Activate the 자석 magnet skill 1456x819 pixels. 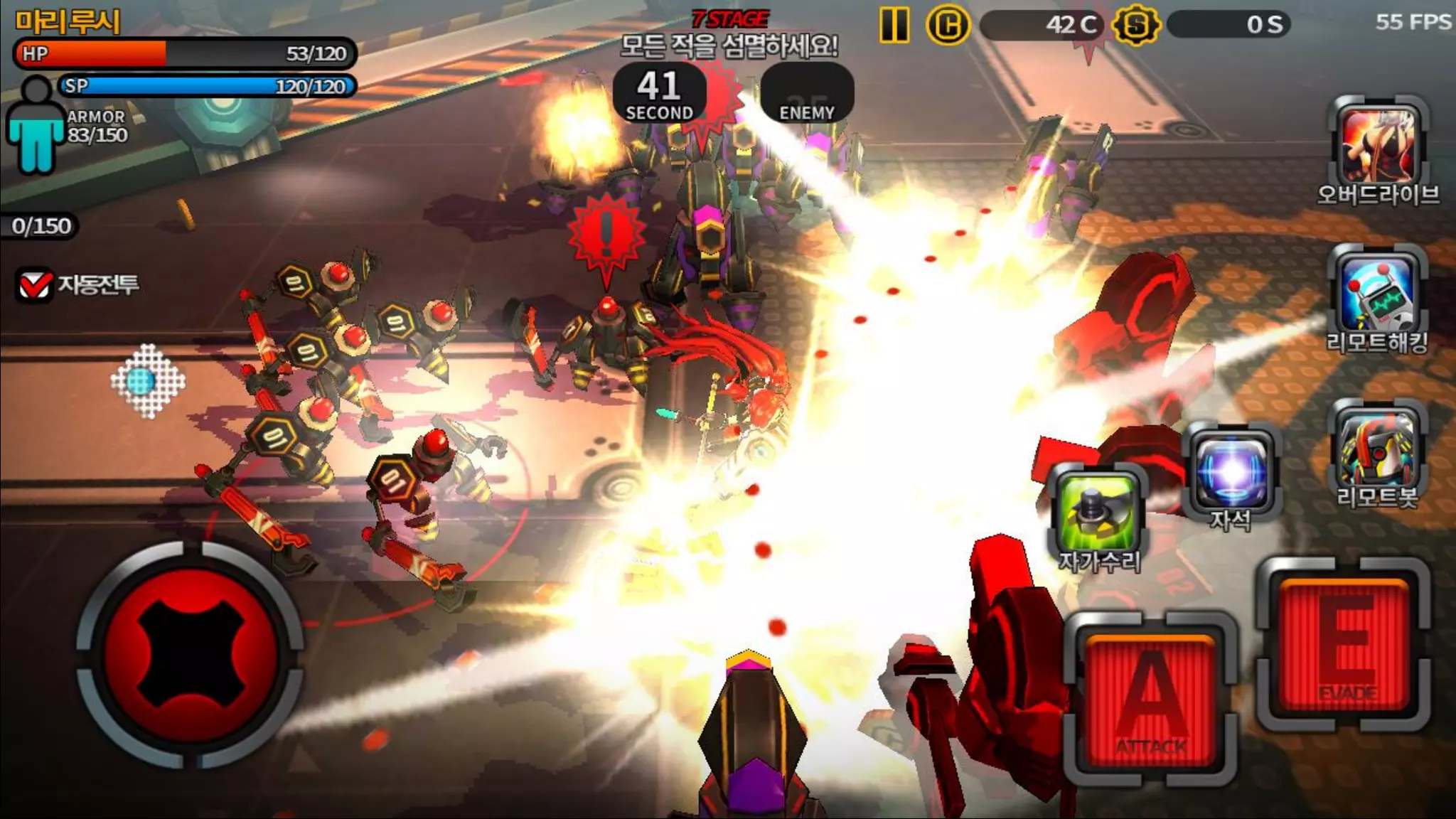[x=1232, y=472]
